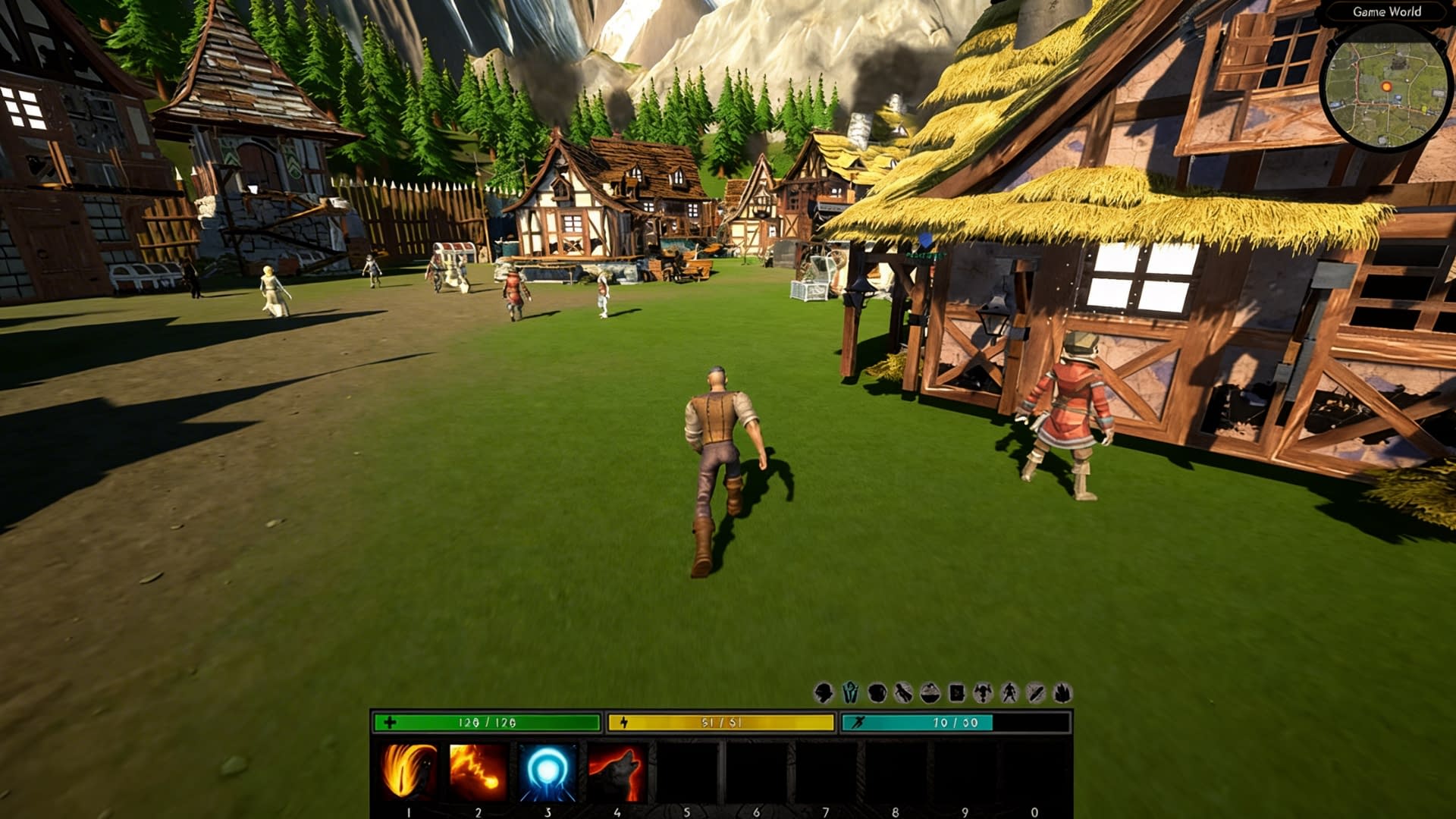Select the empty hotbar slot 5

click(x=686, y=768)
